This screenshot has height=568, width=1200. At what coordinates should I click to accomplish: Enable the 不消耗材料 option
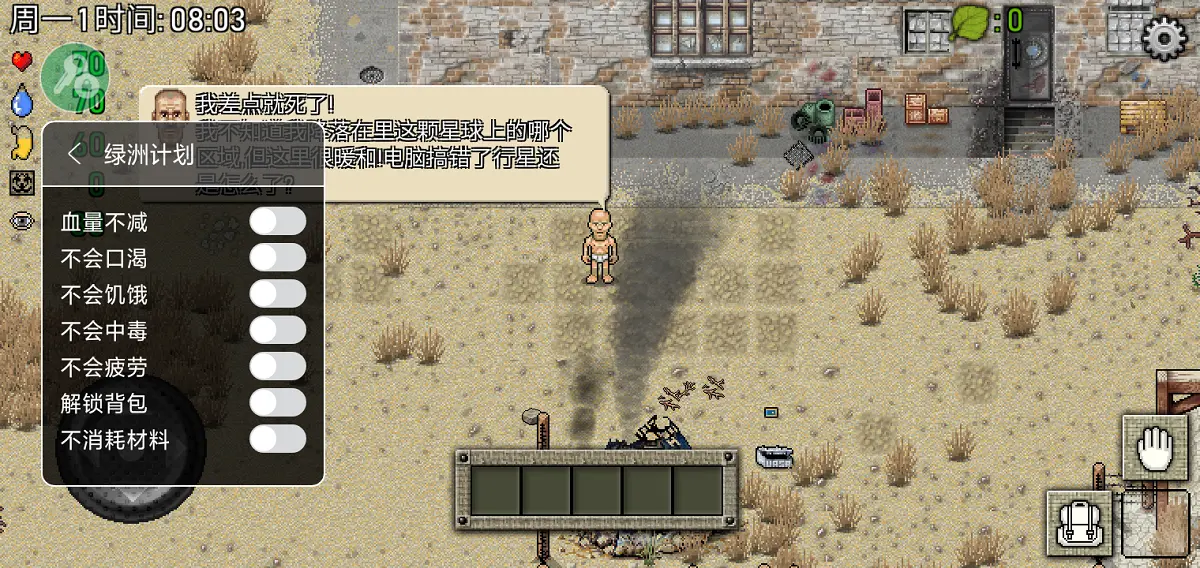click(x=277, y=438)
